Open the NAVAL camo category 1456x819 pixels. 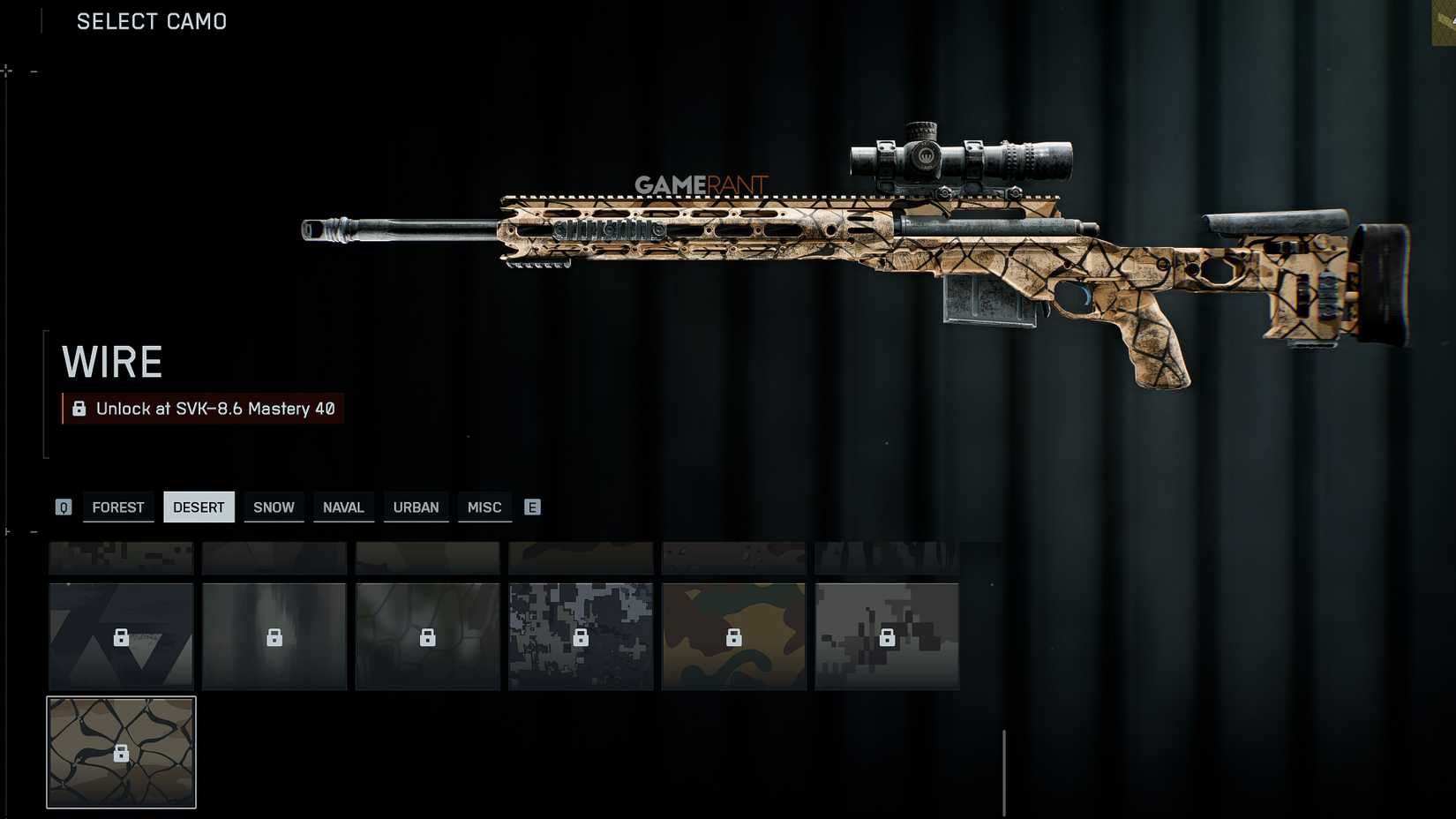(x=344, y=507)
